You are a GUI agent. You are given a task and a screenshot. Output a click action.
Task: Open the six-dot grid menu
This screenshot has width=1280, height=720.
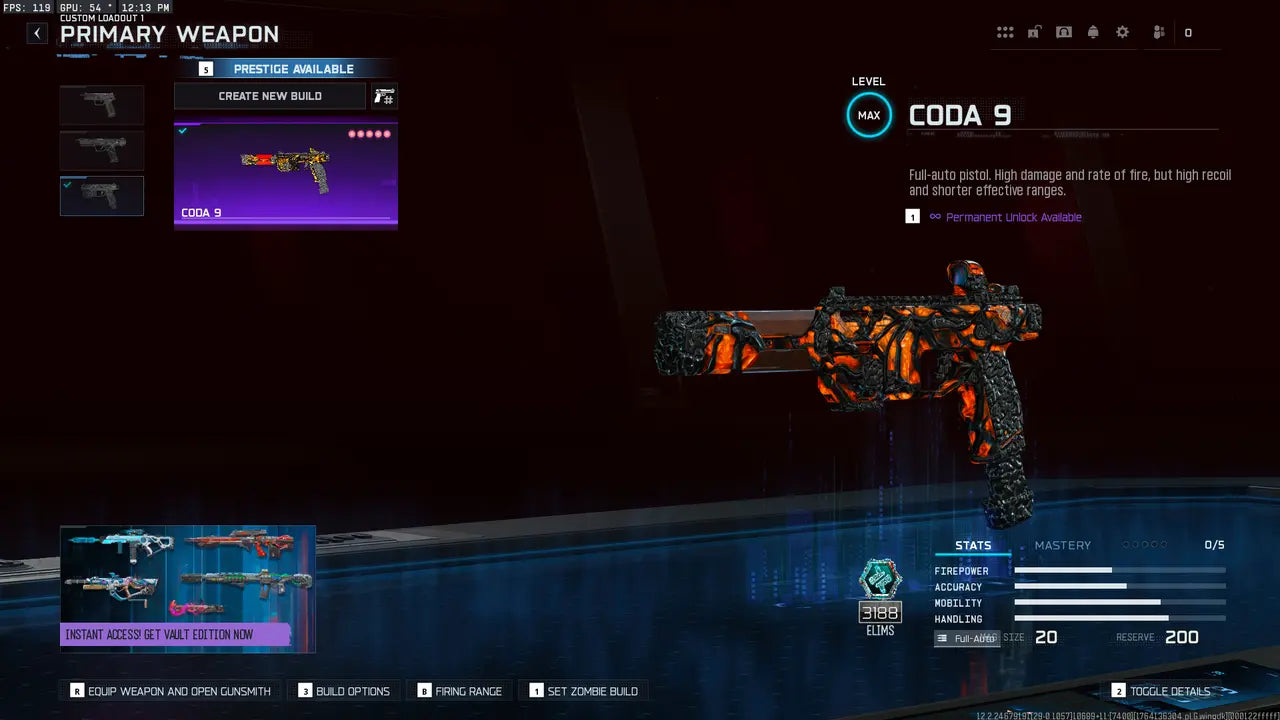click(1005, 33)
